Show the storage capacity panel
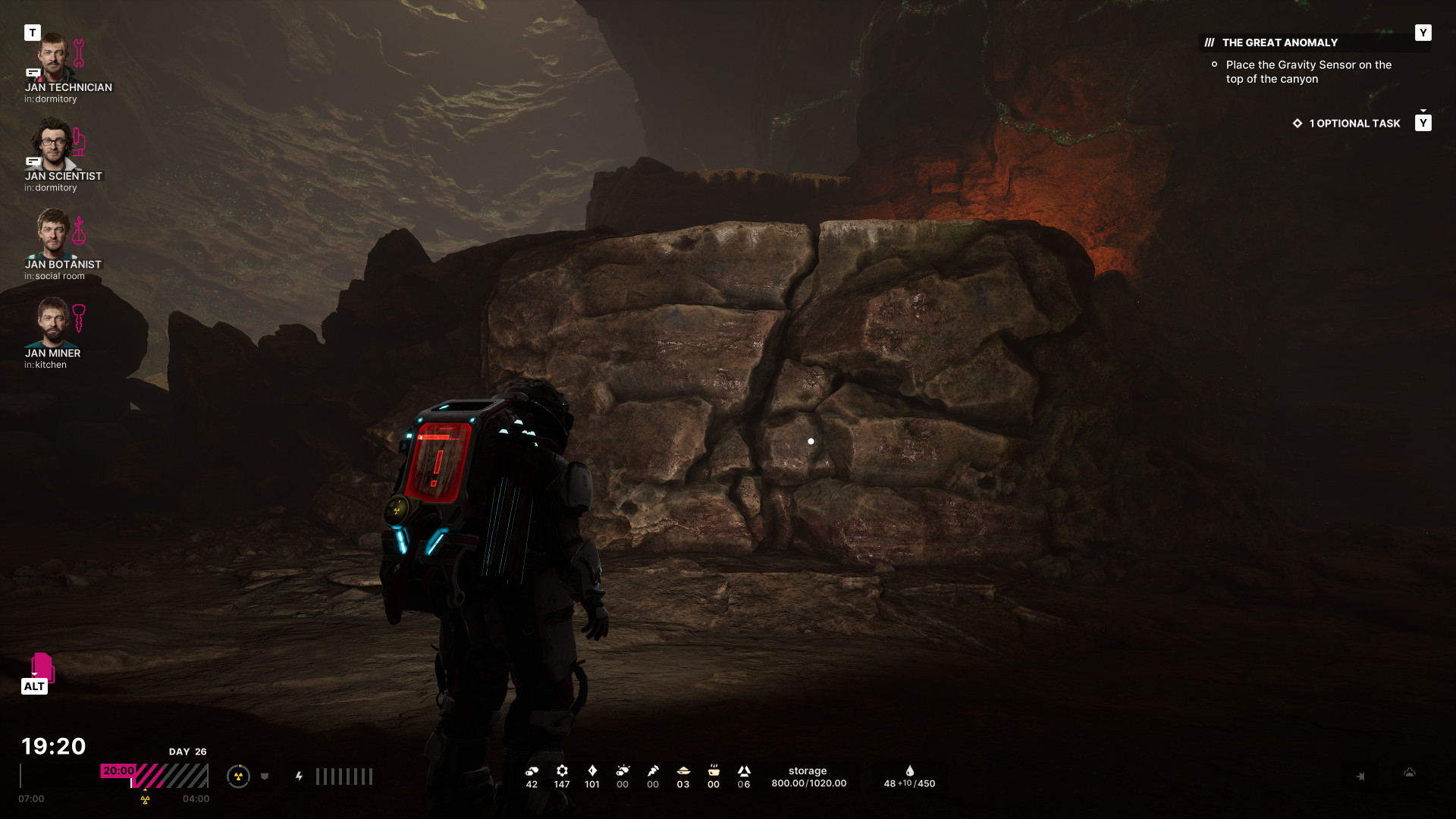 coord(808,777)
